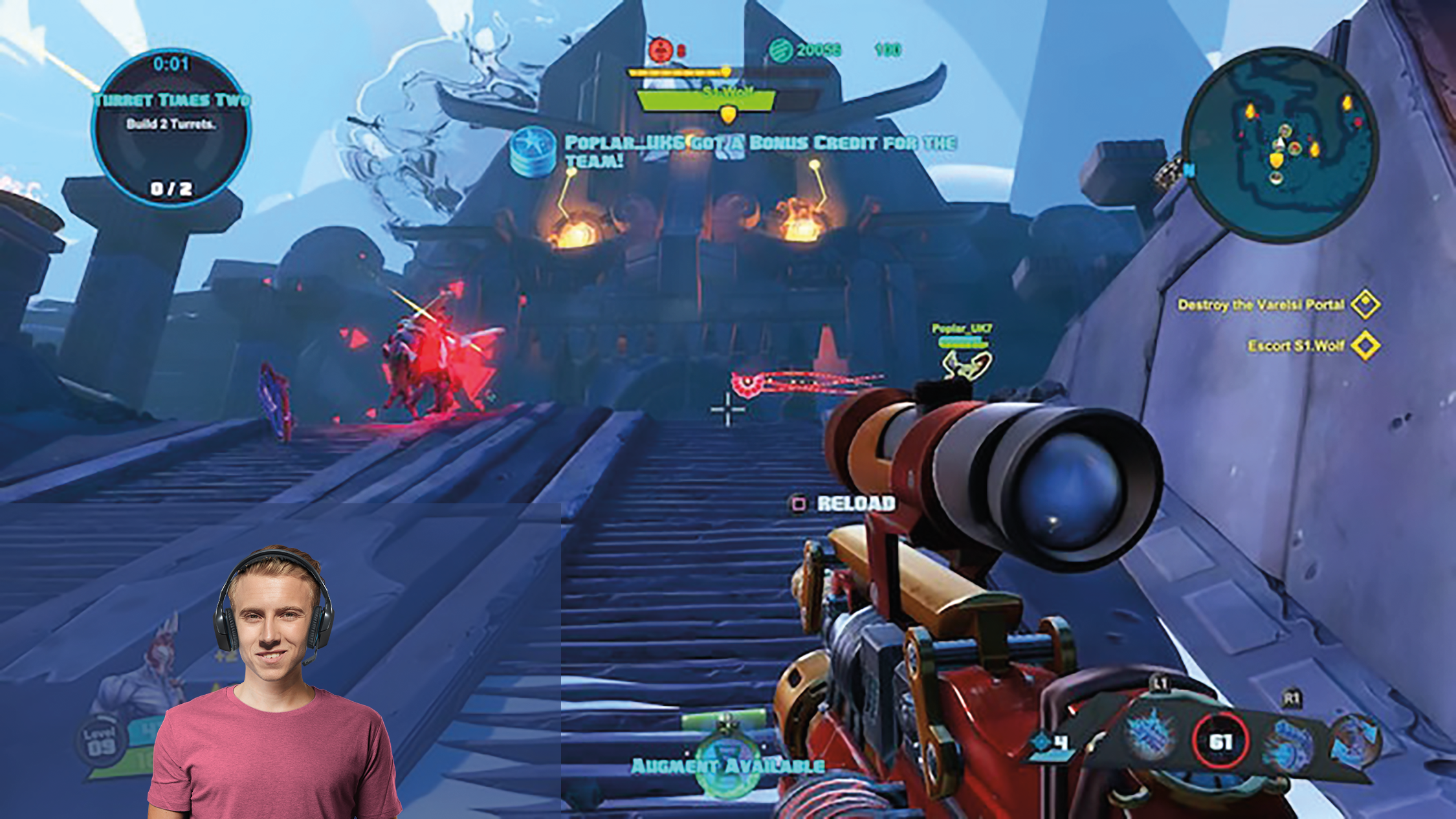
Task: Click the streamer webcam overlay
Action: pos(274,684)
